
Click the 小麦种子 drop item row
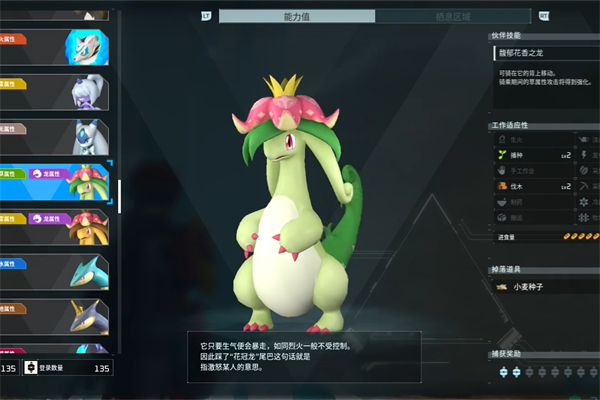tap(543, 287)
